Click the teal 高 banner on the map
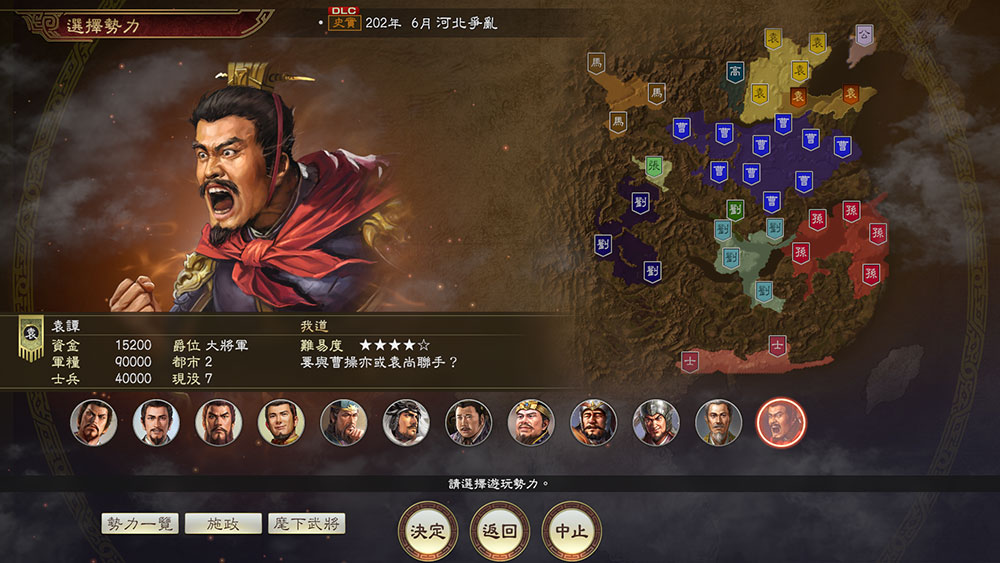Viewport: 1000px width, 563px height. tap(735, 72)
